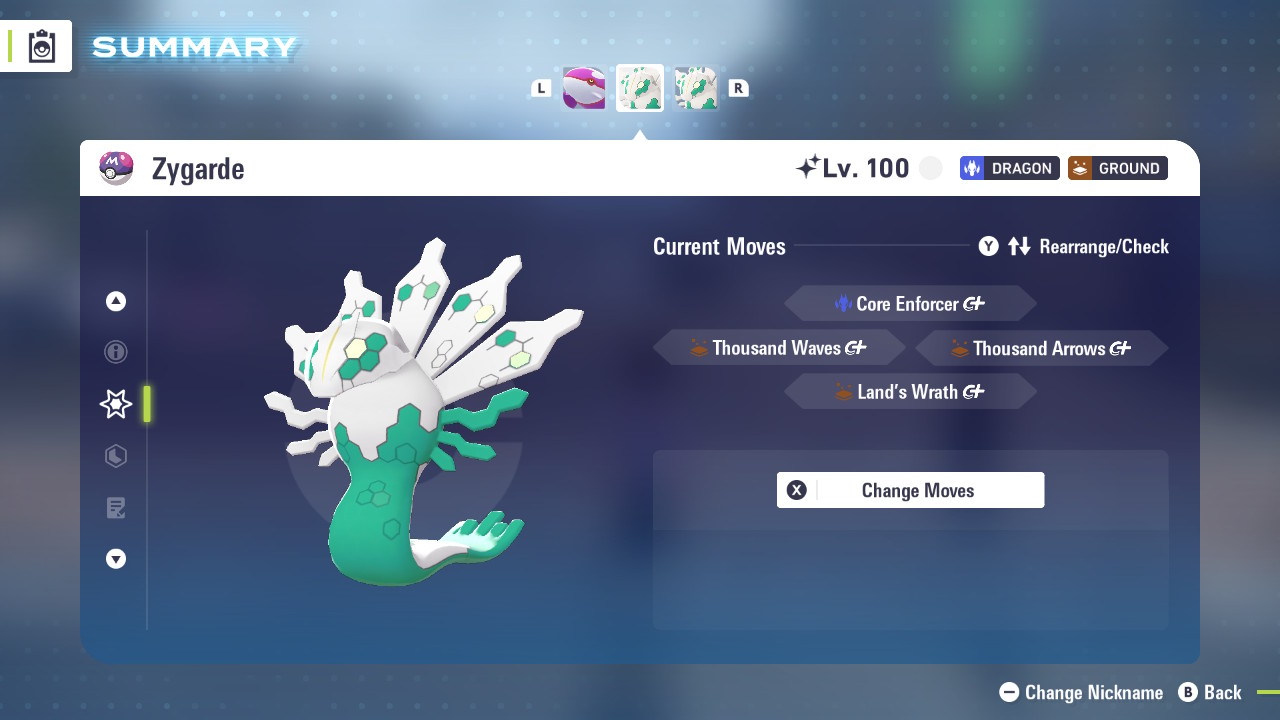Screen dimensions: 1280x720
Task: Pick the Thousand Arrows move
Action: [1041, 348]
